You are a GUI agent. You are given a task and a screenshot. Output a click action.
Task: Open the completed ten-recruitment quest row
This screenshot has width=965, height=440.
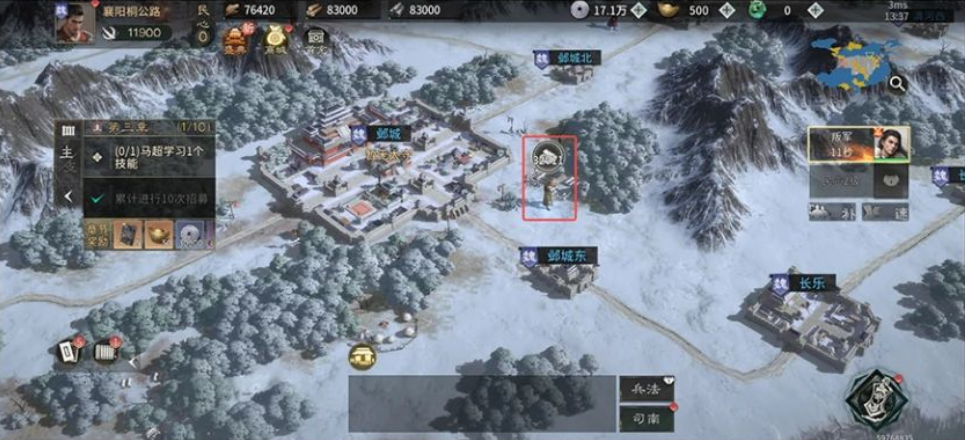pos(161,199)
